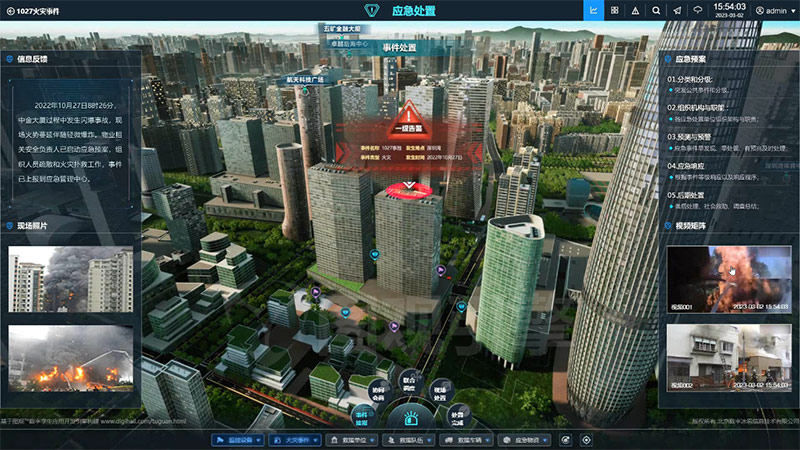This screenshot has height=450, width=800.
Task: Activate the 协同会商 radial button
Action: 378,391
